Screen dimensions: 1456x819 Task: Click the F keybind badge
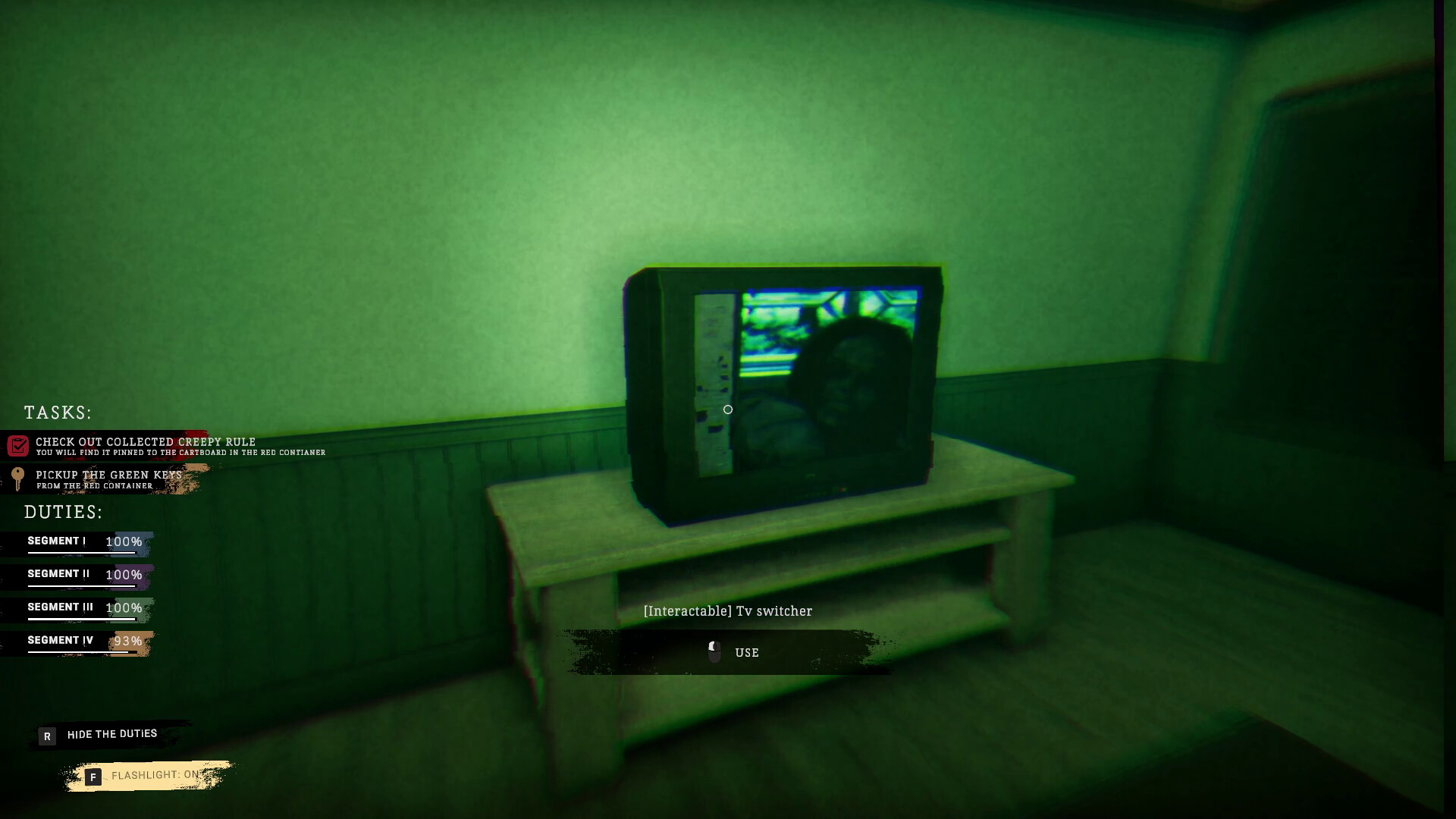(x=93, y=777)
